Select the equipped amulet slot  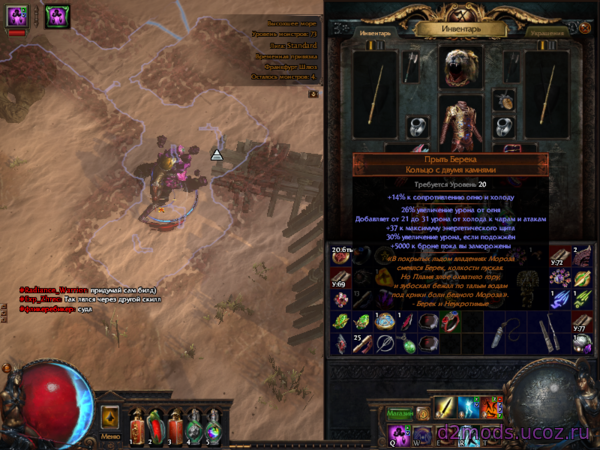pyautogui.click(x=504, y=100)
